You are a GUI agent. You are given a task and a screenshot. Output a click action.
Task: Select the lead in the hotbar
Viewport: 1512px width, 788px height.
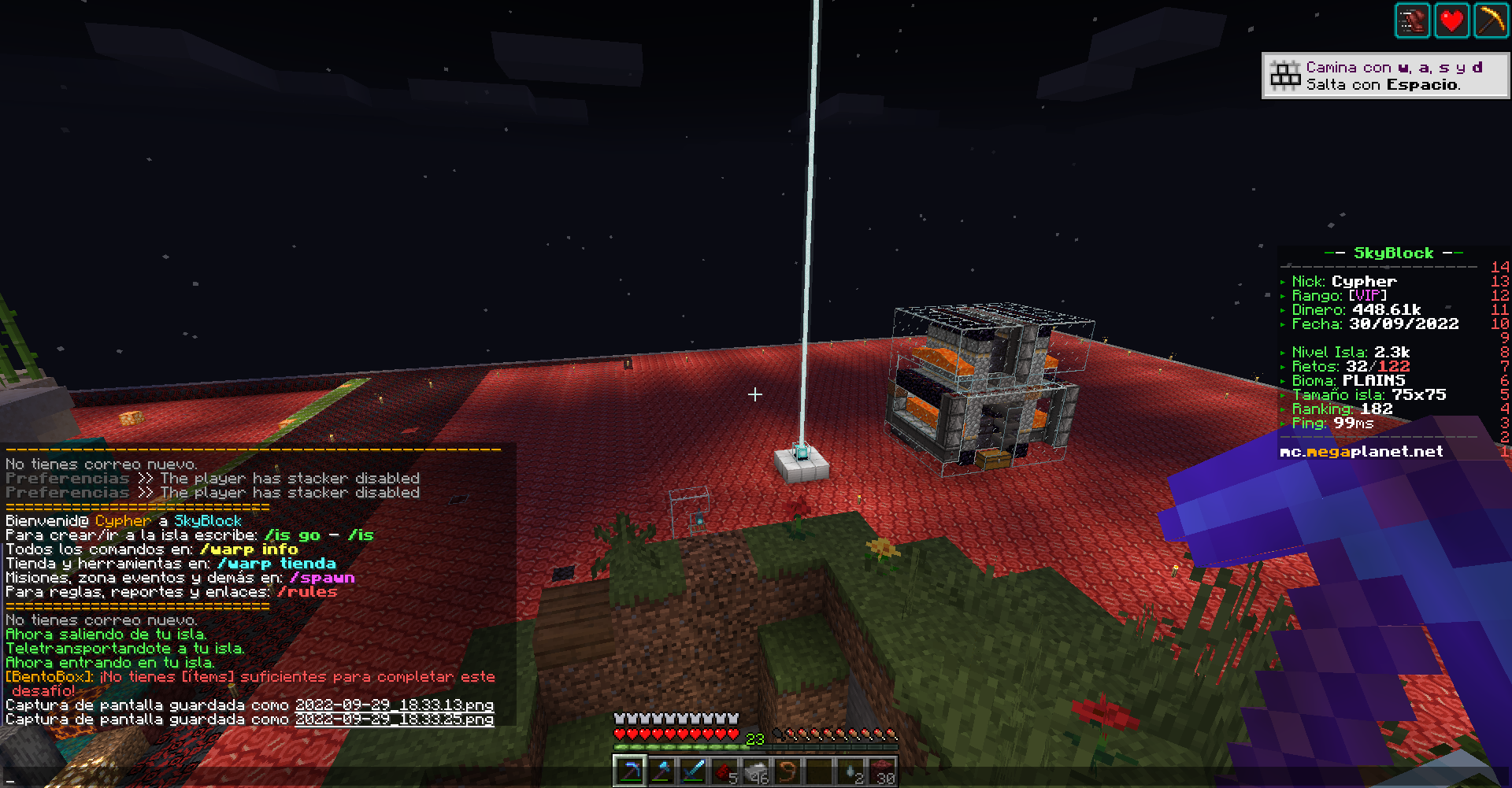click(787, 771)
